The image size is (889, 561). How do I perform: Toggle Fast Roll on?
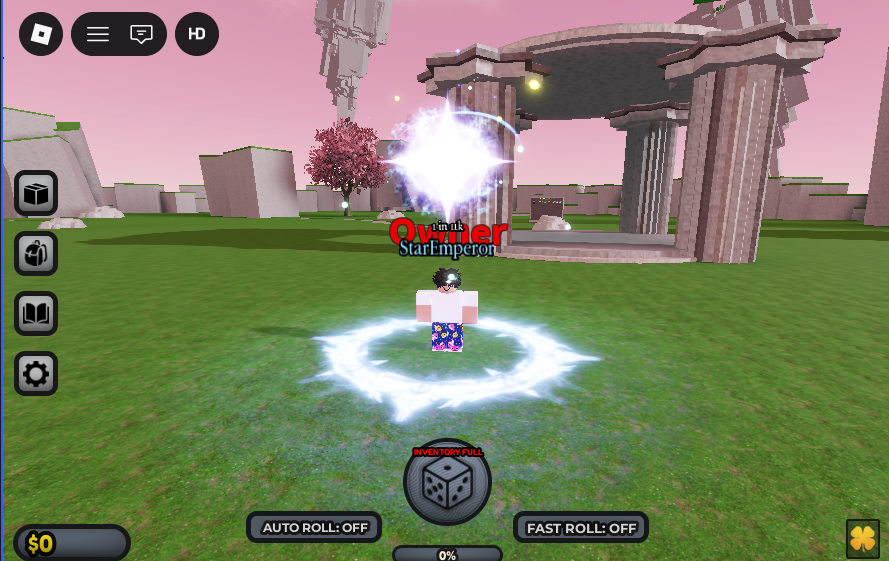(581, 527)
